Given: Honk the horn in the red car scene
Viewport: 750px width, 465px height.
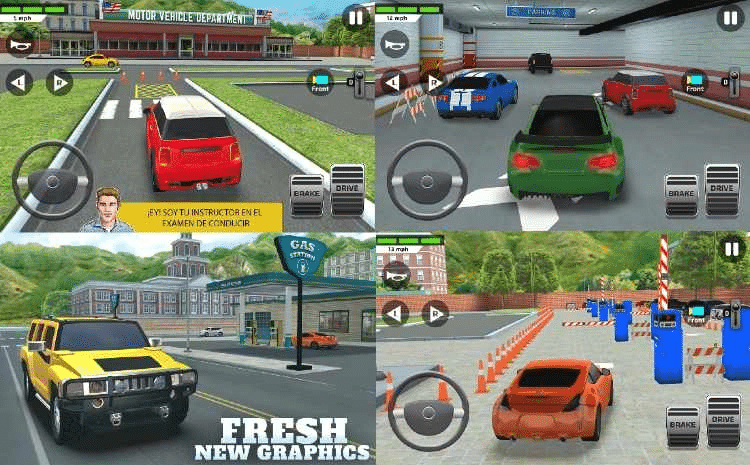Looking at the screenshot, I should pyautogui.click(x=19, y=44).
